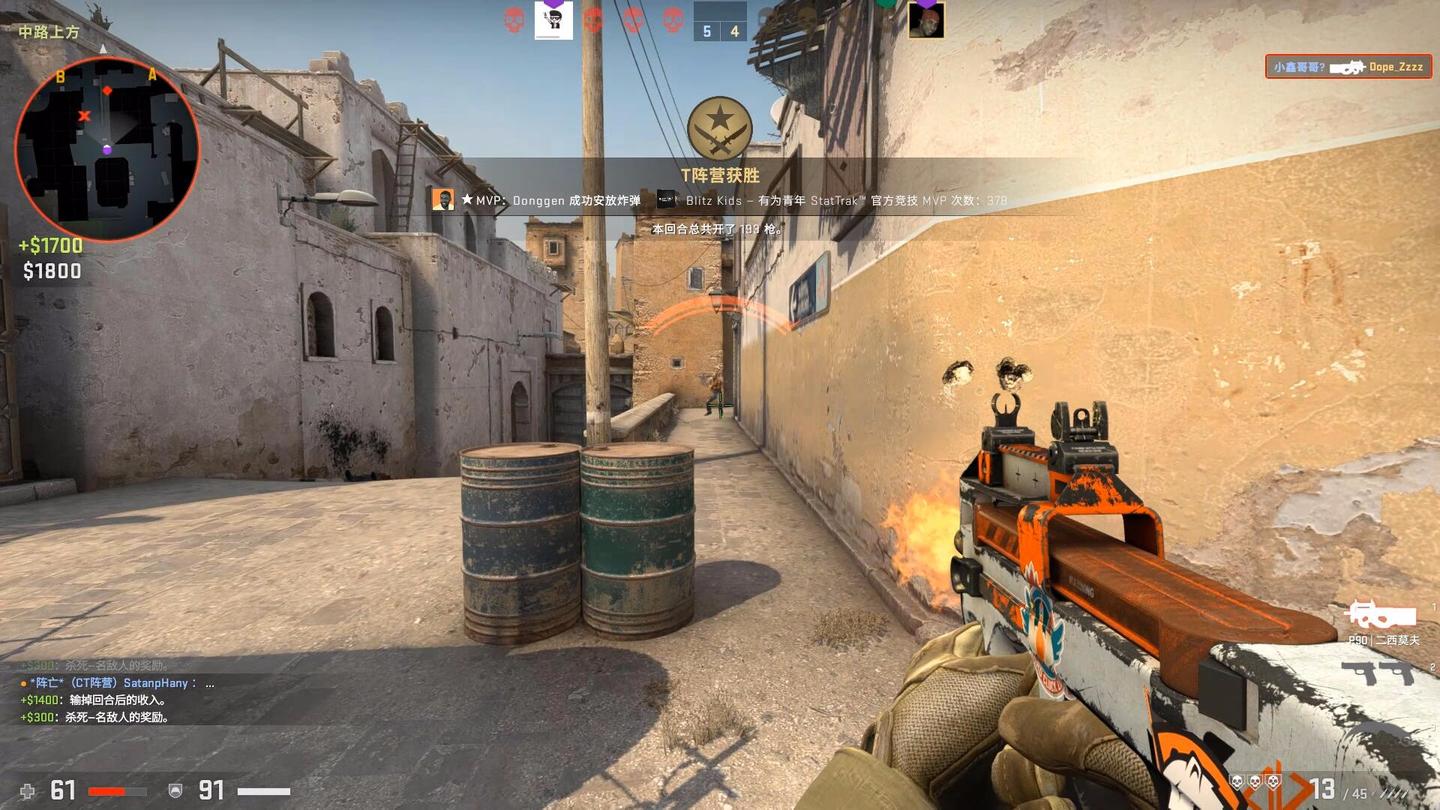Screen dimensions: 1440x810
Task: Click a red skull icon in the kill feed
Action: point(512,18)
